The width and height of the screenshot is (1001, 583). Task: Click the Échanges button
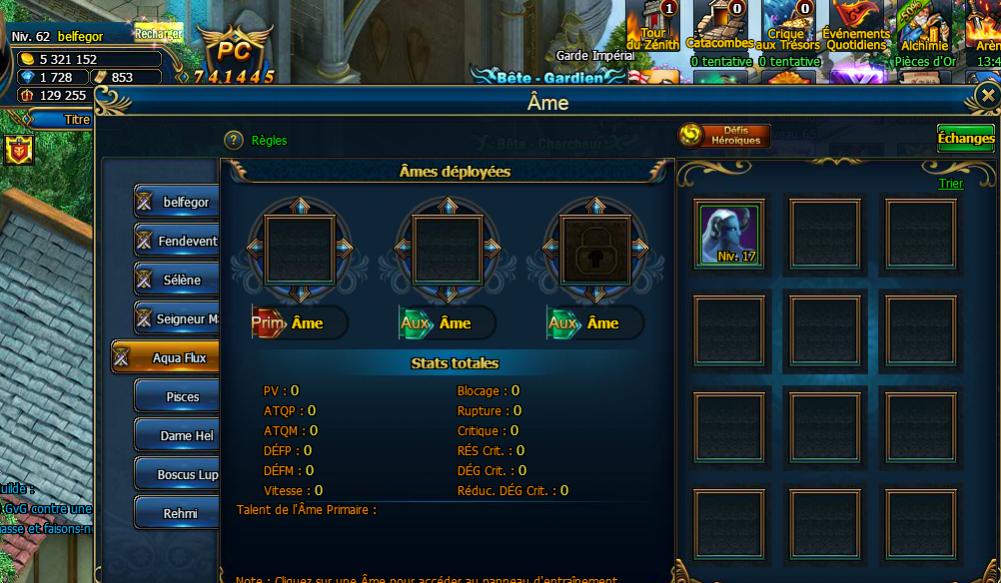point(965,139)
